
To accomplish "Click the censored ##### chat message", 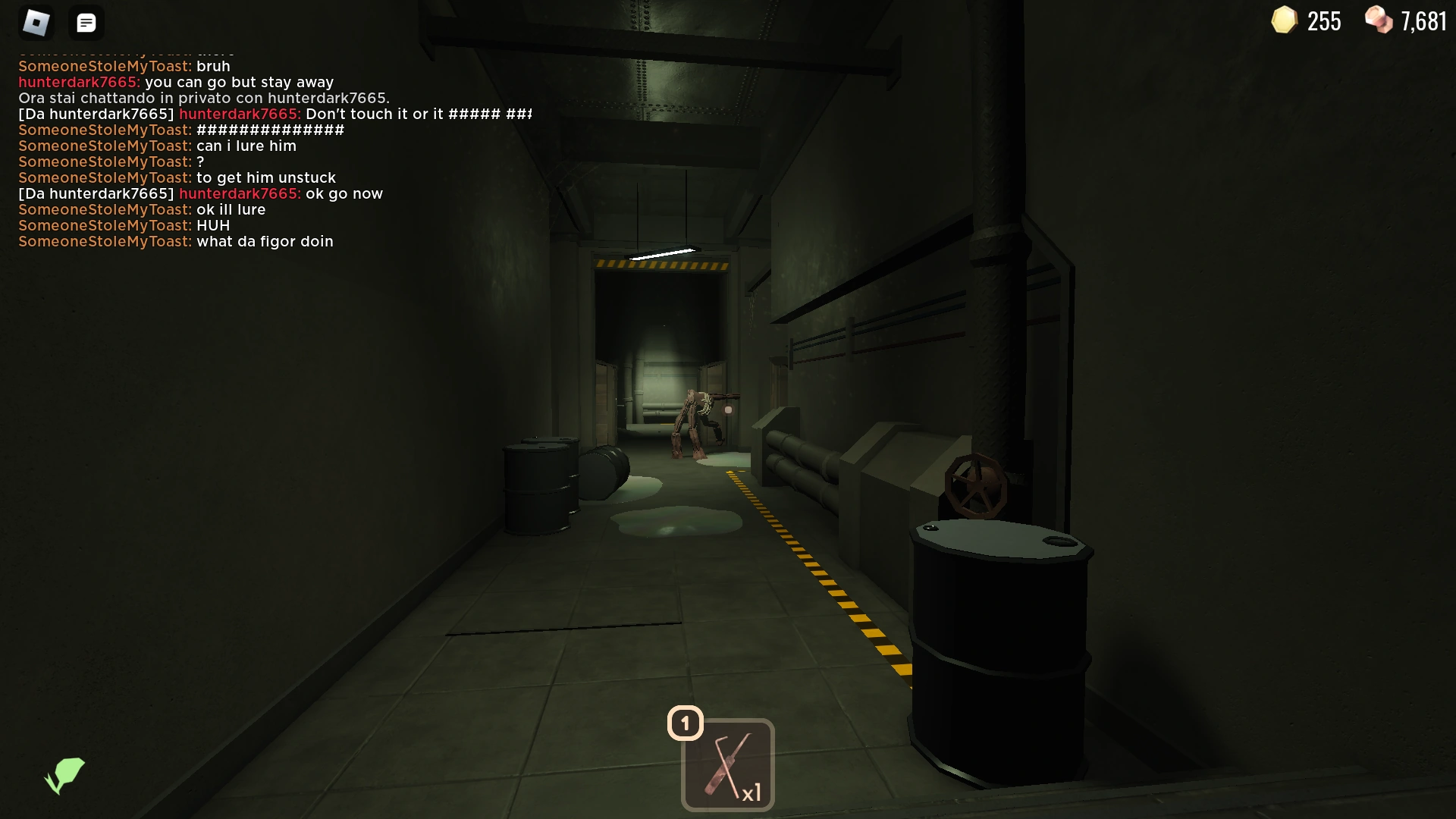I will (x=269, y=130).
